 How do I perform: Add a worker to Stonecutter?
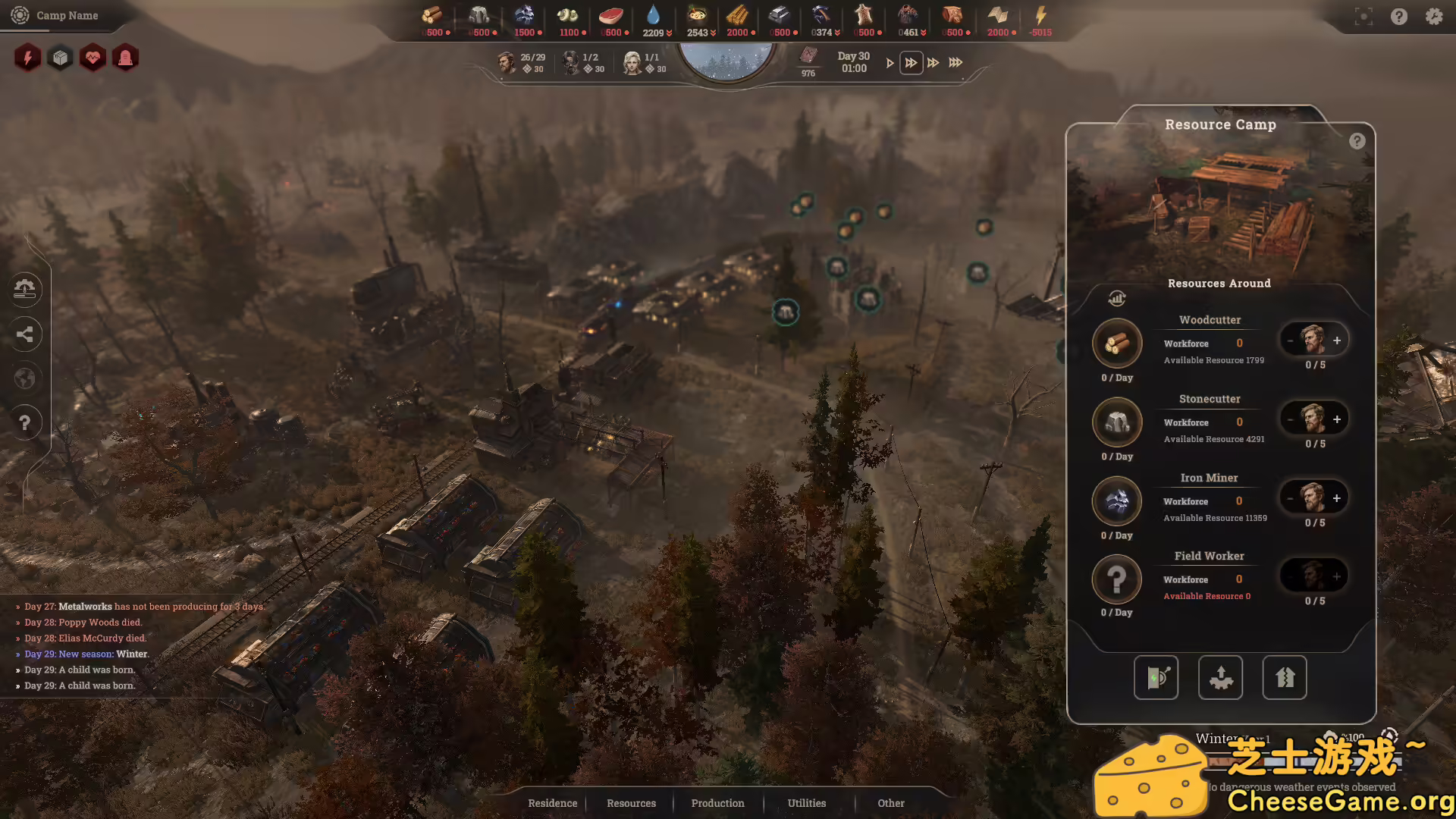point(1337,419)
